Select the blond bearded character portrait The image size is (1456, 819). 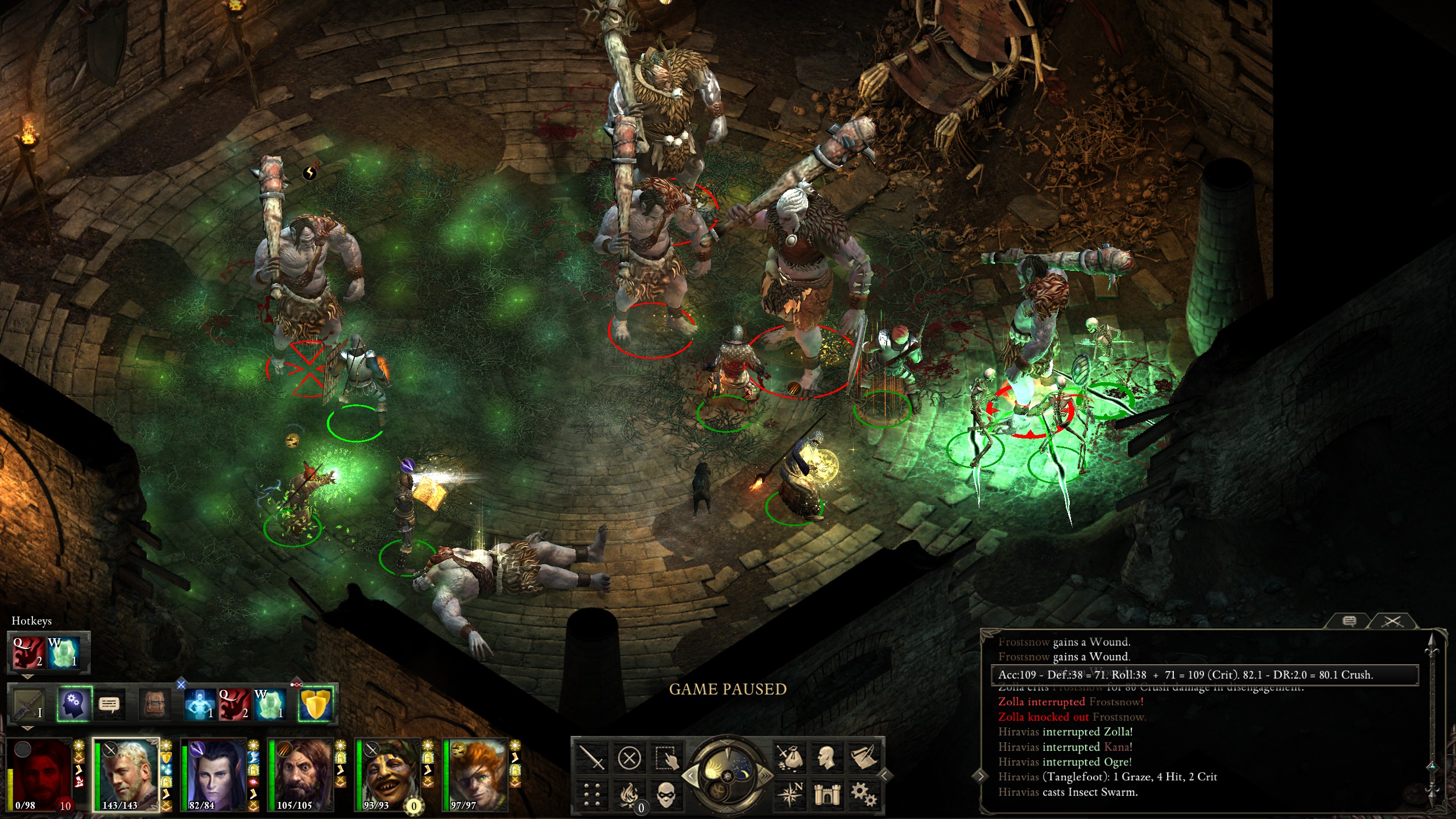(x=126, y=773)
